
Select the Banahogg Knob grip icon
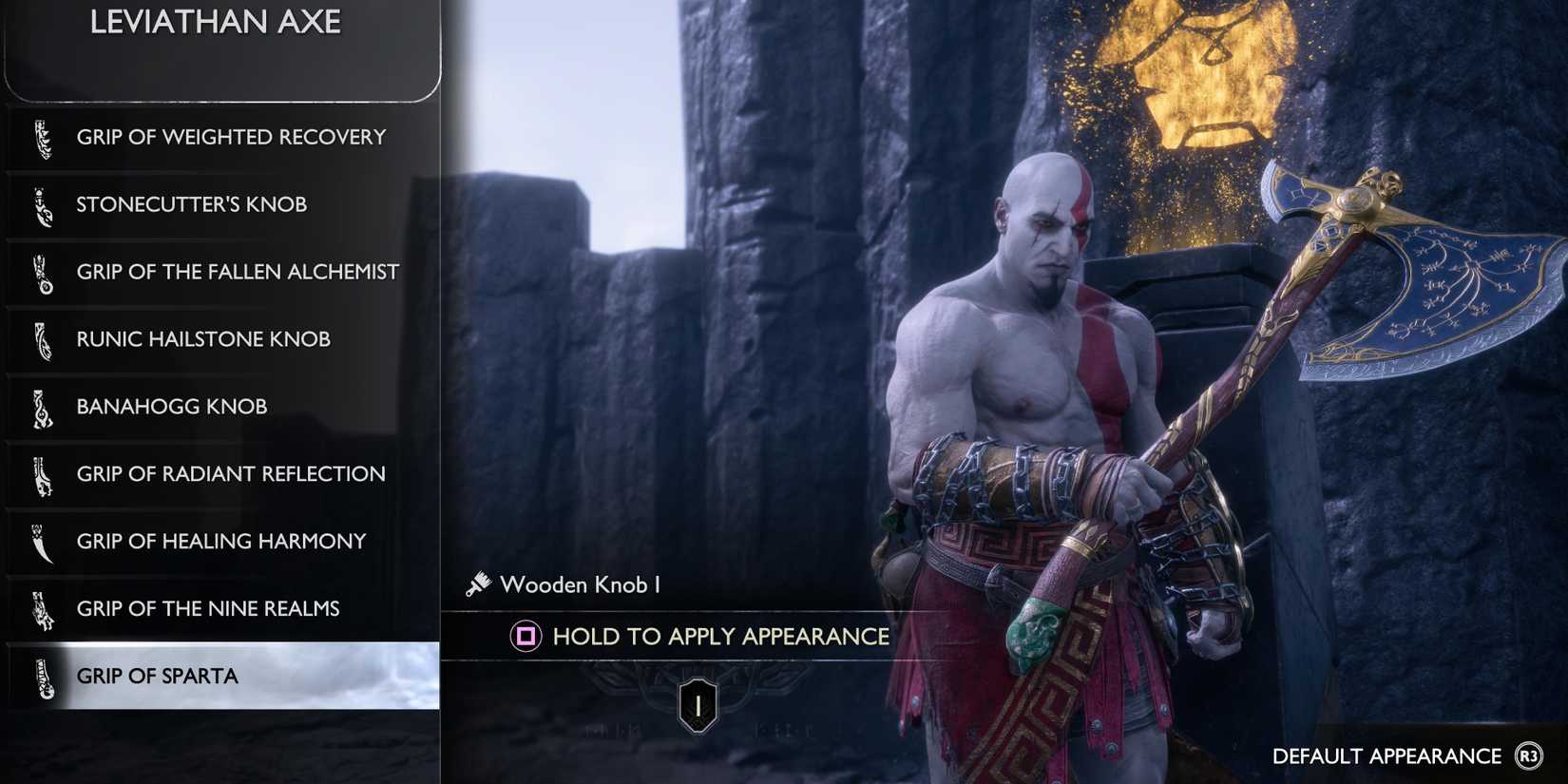point(43,407)
